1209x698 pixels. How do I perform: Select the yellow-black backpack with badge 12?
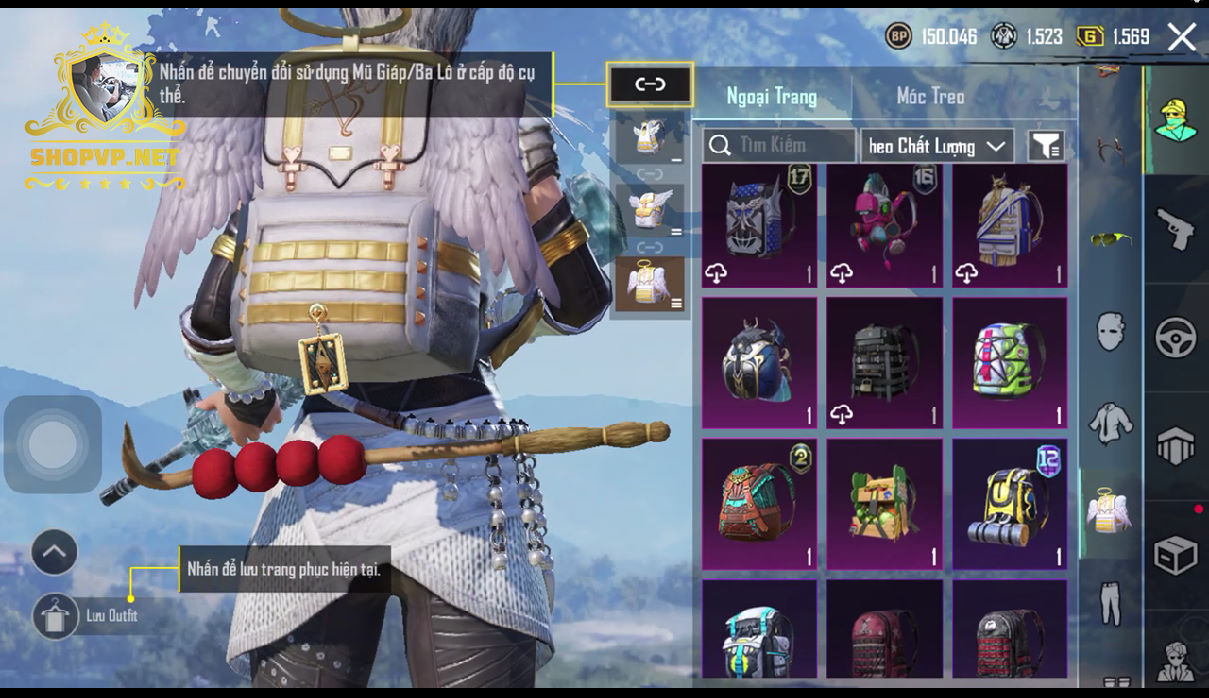1009,503
